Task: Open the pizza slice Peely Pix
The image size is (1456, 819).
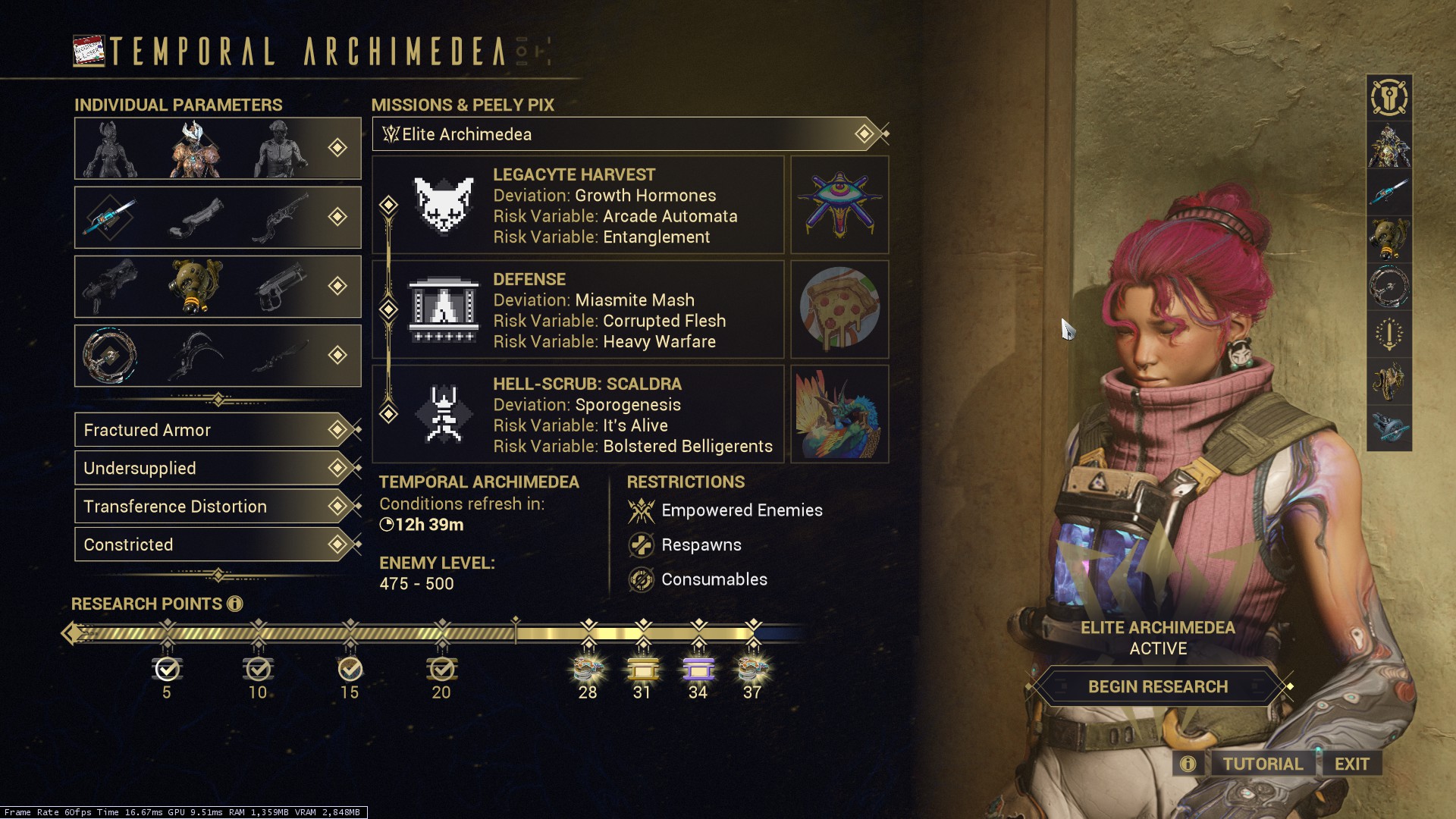Action: [839, 310]
